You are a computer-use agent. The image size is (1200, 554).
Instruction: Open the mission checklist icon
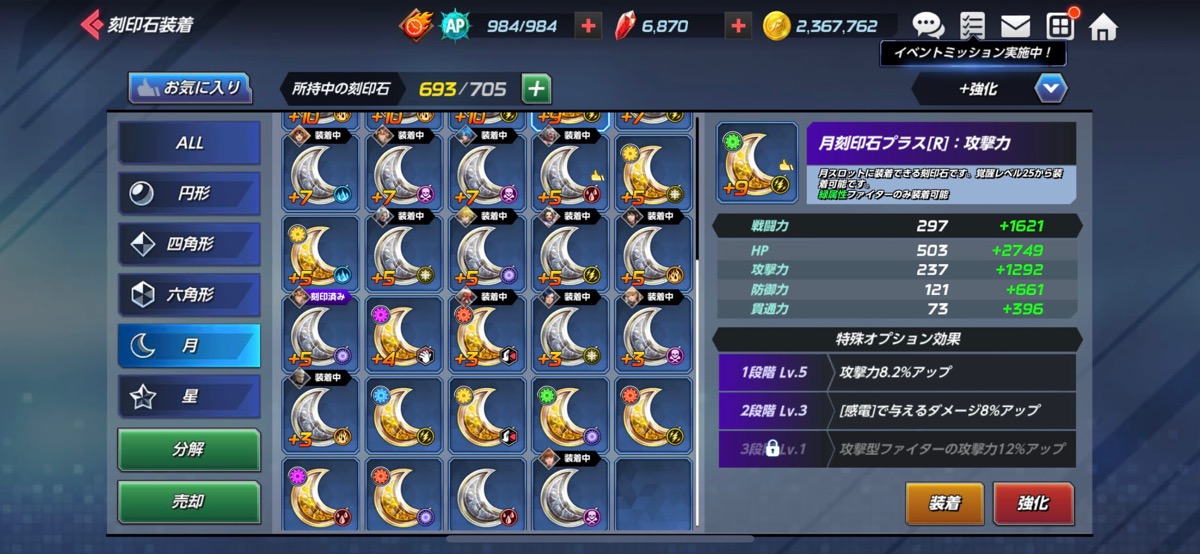tap(971, 25)
